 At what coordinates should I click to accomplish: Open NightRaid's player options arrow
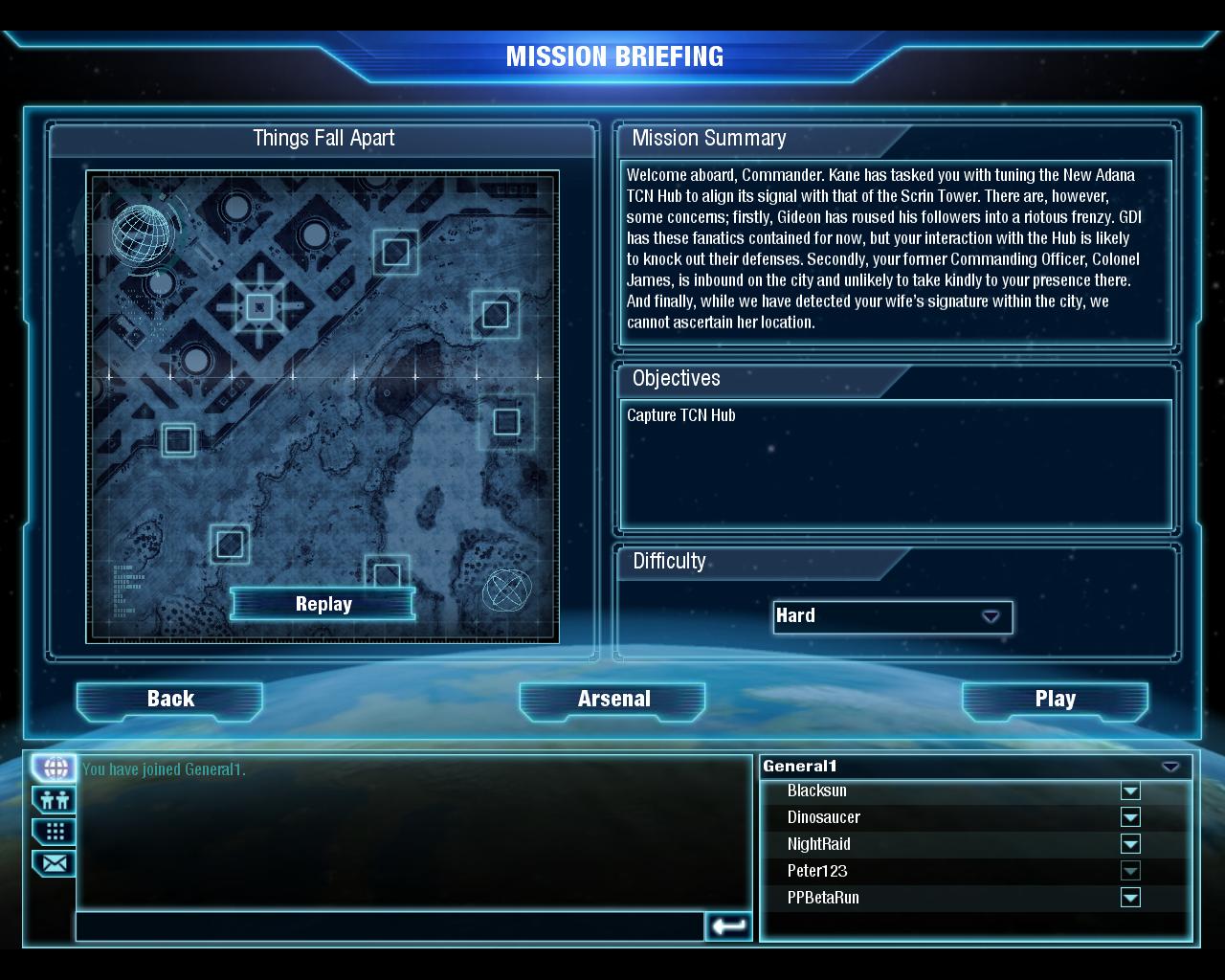(1130, 844)
